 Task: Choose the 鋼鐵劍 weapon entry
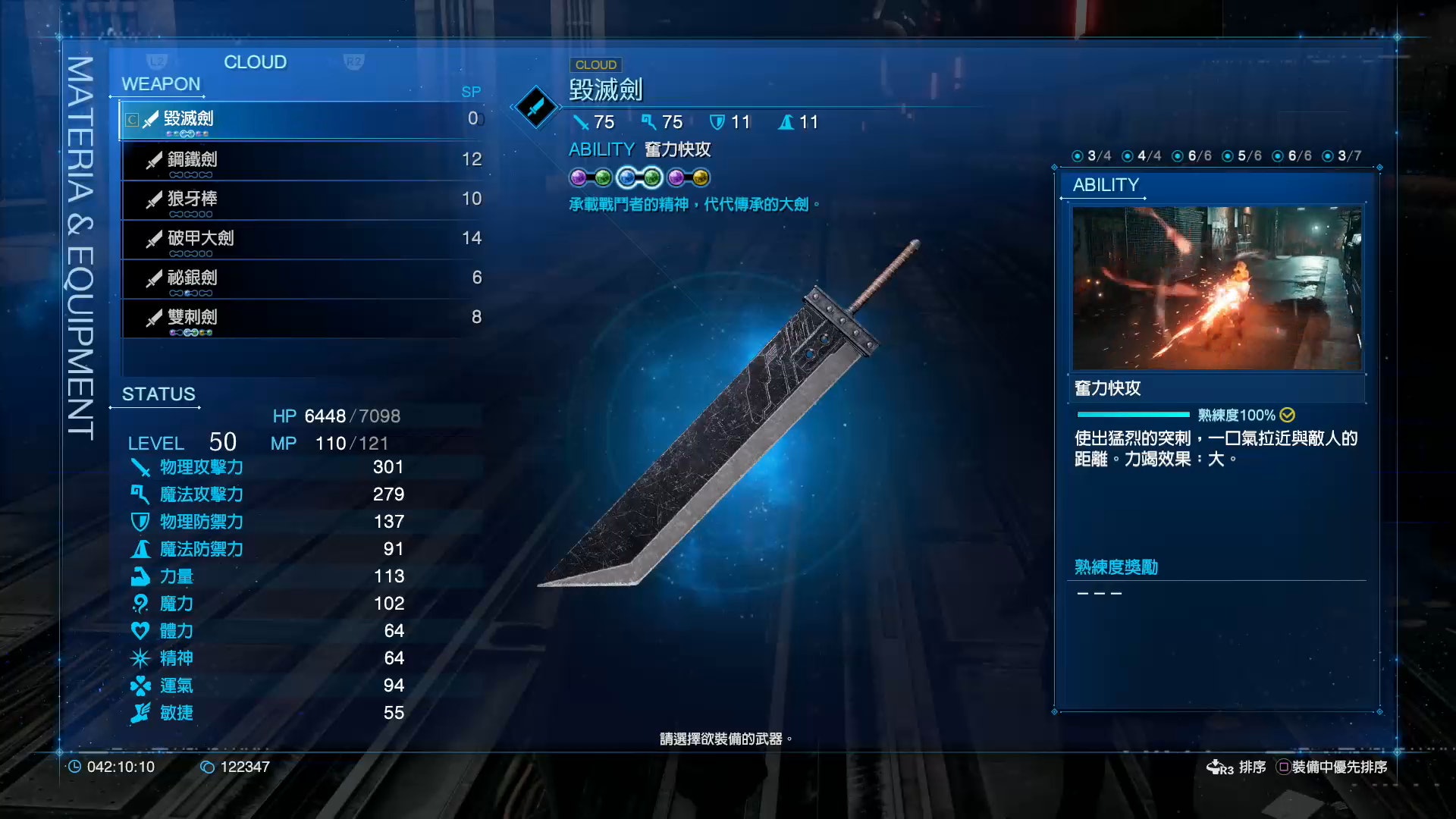302,160
